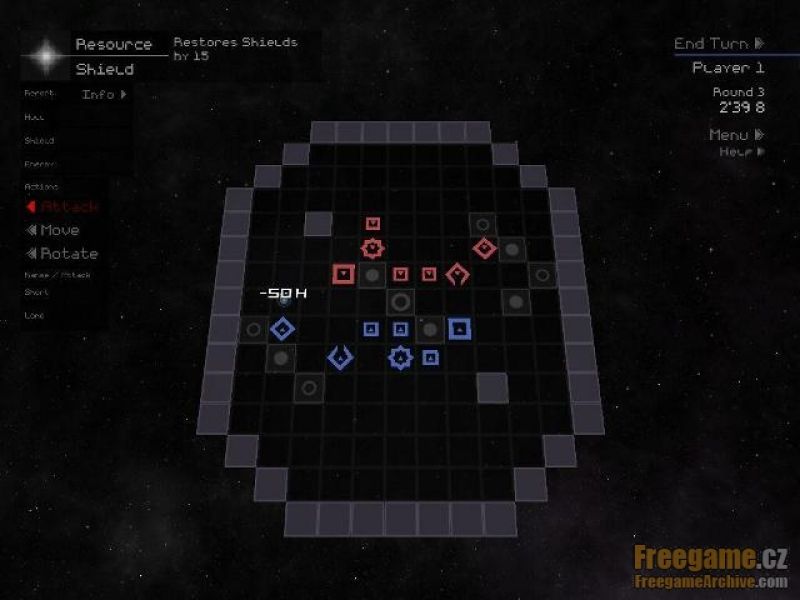Choose the Rotate action
Image resolution: width=800 pixels, height=600 pixels.
tap(63, 254)
